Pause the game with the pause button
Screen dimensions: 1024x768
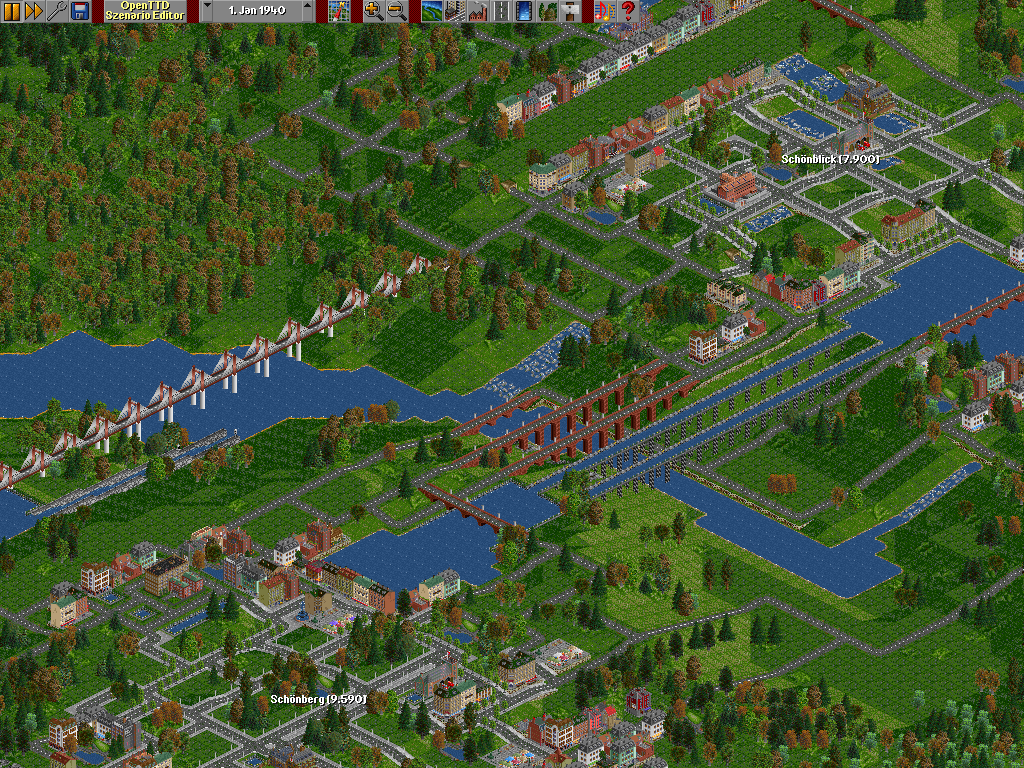pyautogui.click(x=11, y=11)
